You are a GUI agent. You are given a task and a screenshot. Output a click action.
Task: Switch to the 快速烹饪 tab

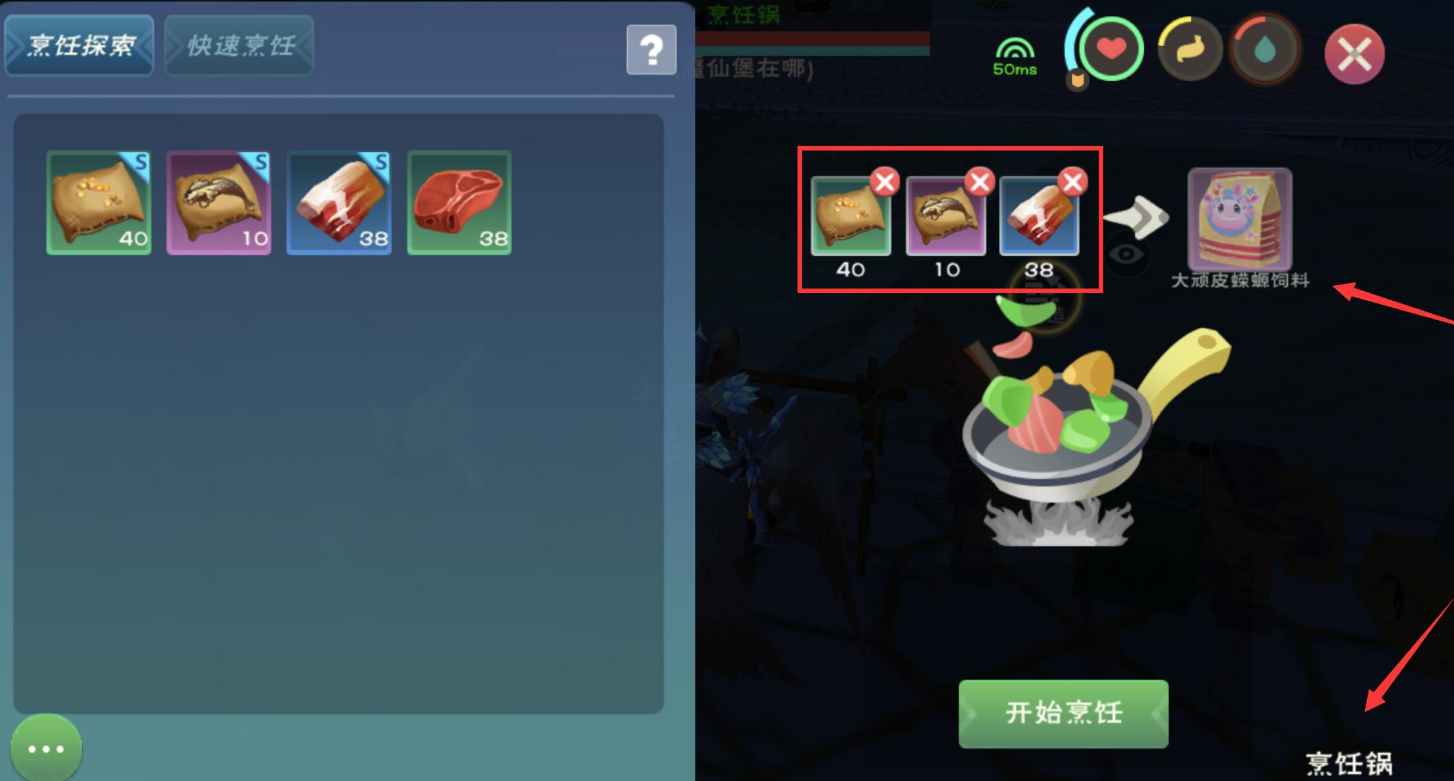239,46
